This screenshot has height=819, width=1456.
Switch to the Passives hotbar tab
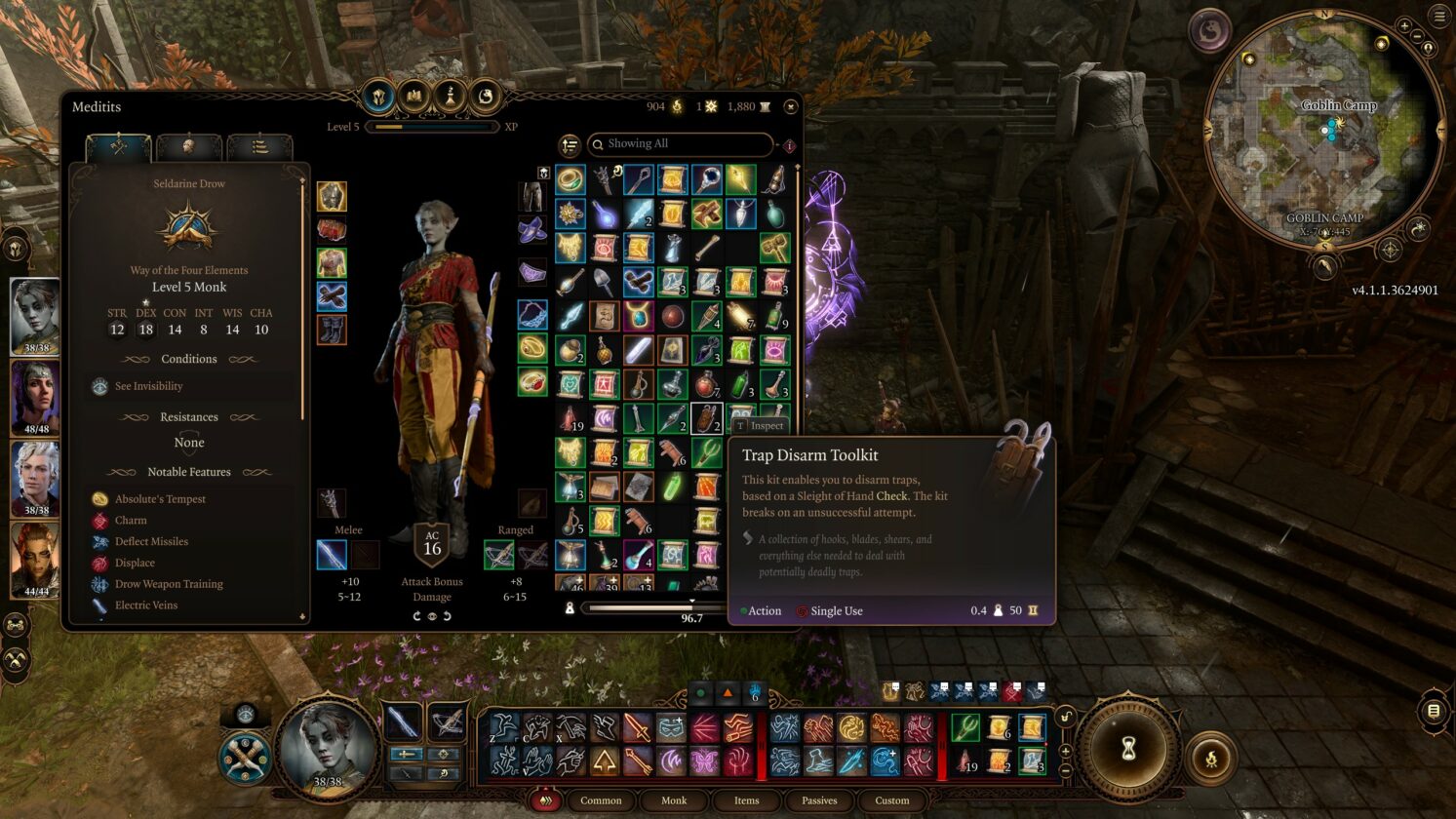point(818,800)
